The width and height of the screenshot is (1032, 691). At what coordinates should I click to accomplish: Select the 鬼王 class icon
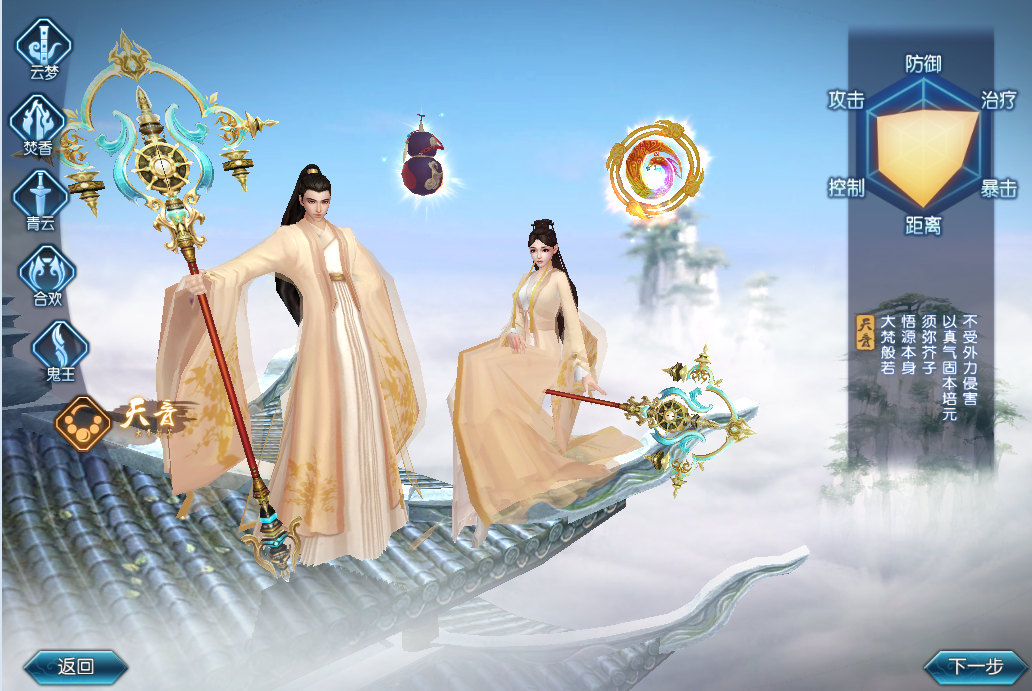tap(60, 346)
